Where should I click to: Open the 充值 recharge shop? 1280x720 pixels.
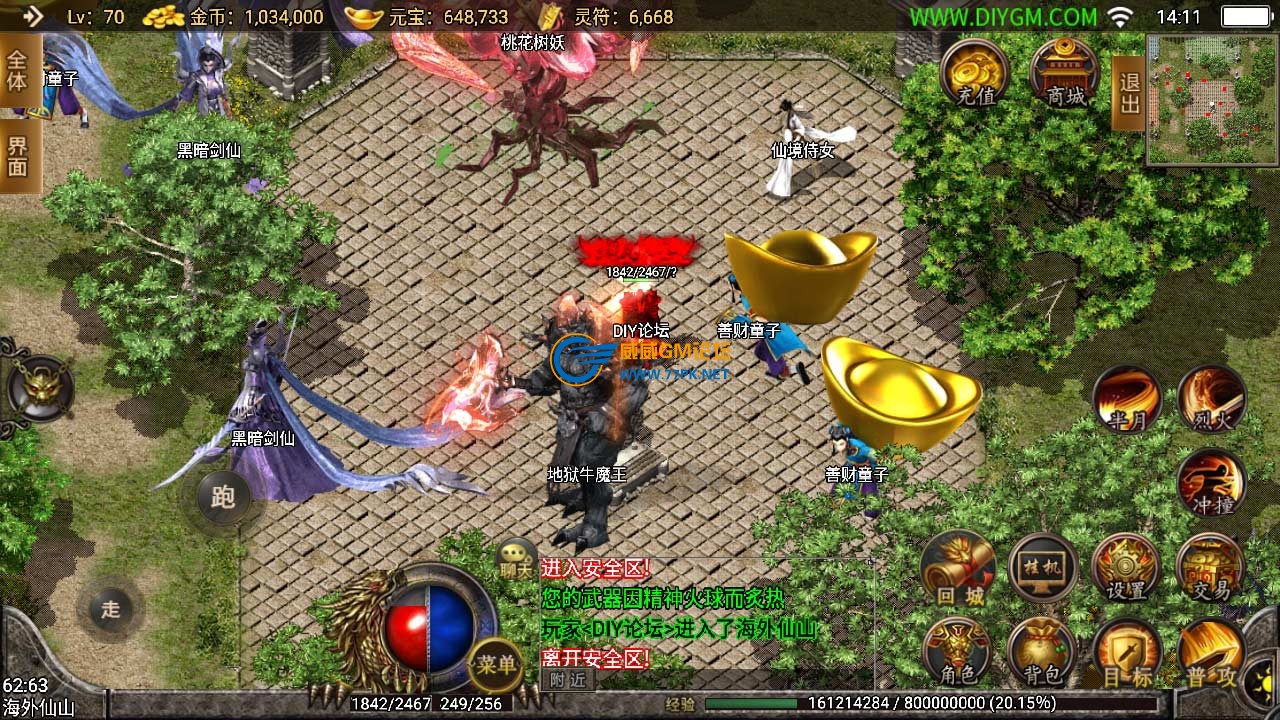[973, 72]
